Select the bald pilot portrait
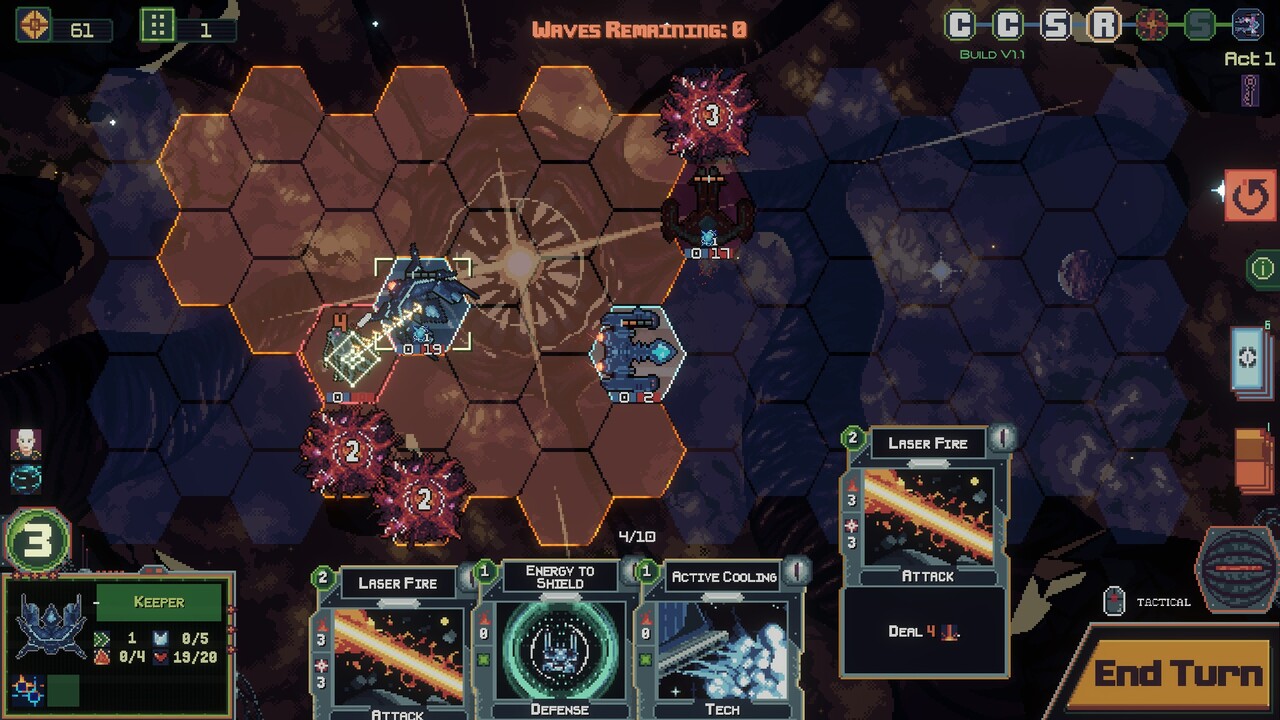Image resolution: width=1280 pixels, height=720 pixels. (x=26, y=443)
